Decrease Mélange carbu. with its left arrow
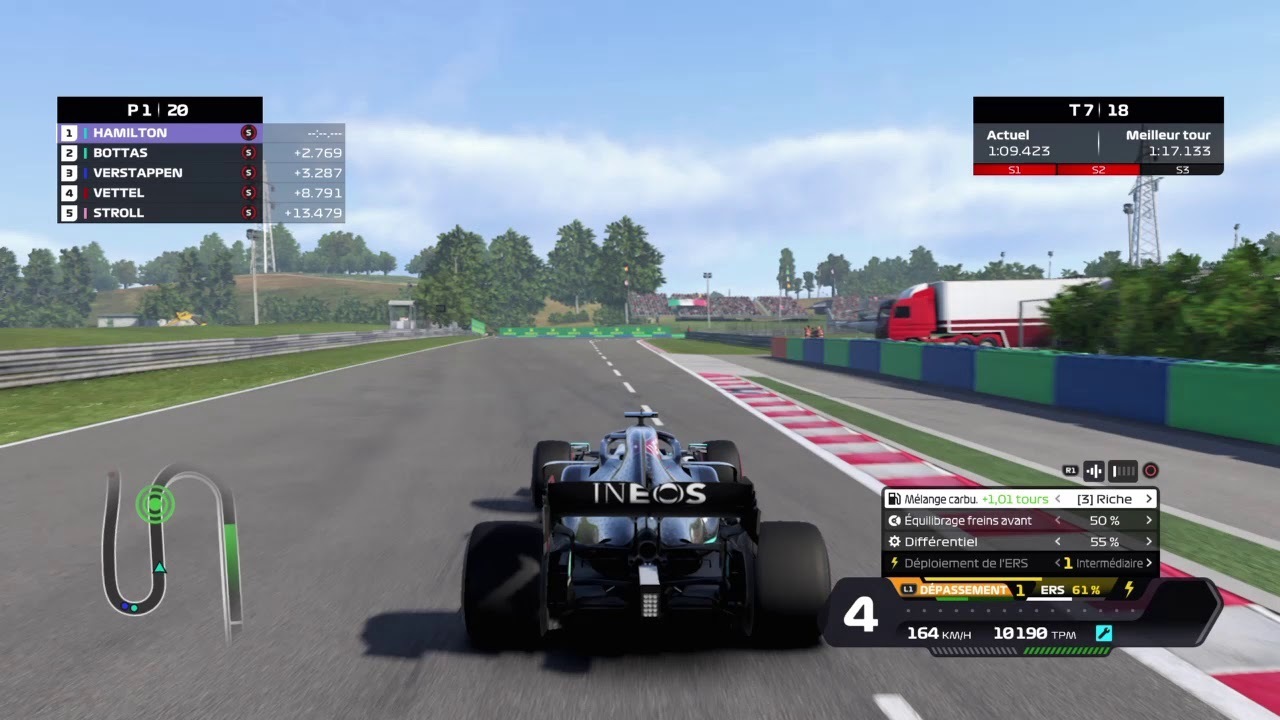1280x720 pixels. coord(1058,499)
